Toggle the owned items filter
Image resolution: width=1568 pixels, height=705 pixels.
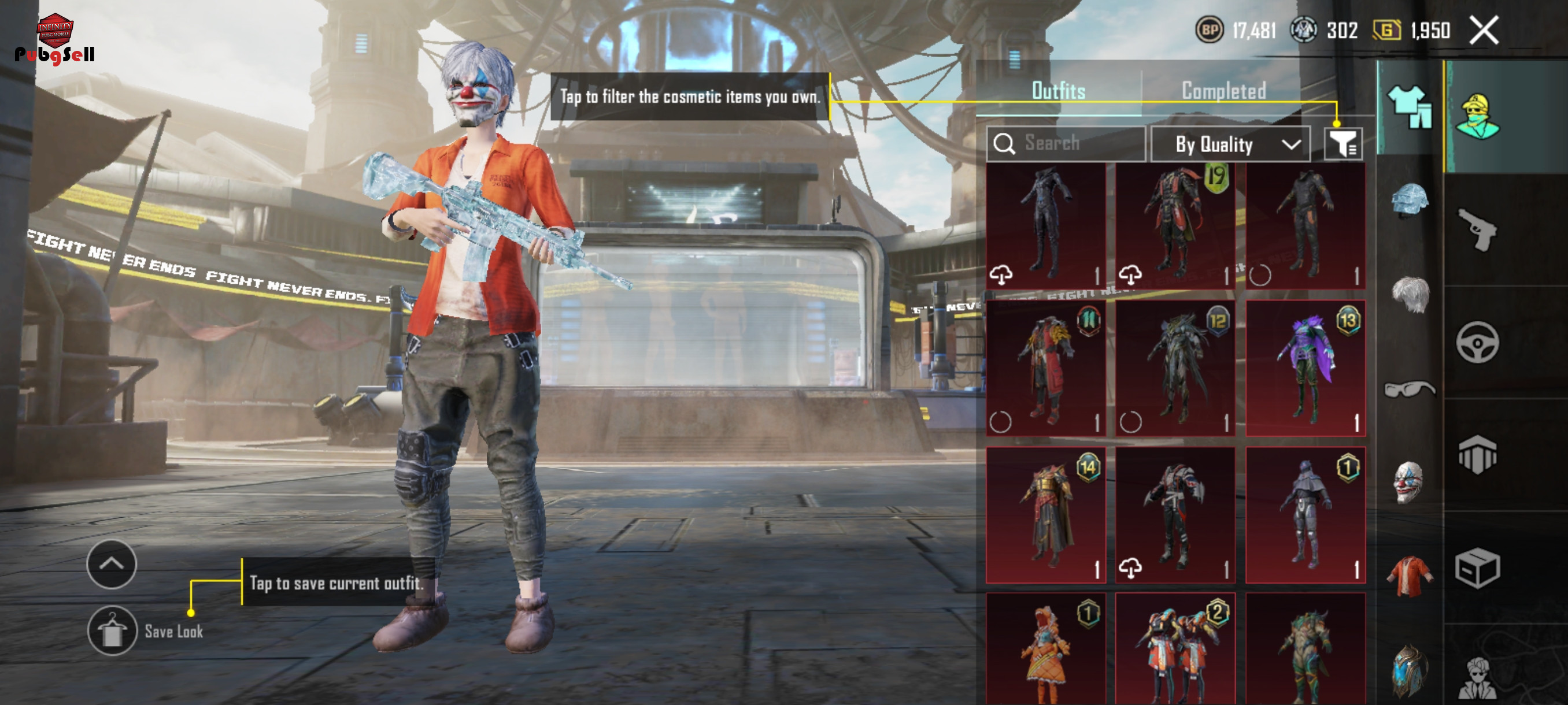click(1343, 144)
